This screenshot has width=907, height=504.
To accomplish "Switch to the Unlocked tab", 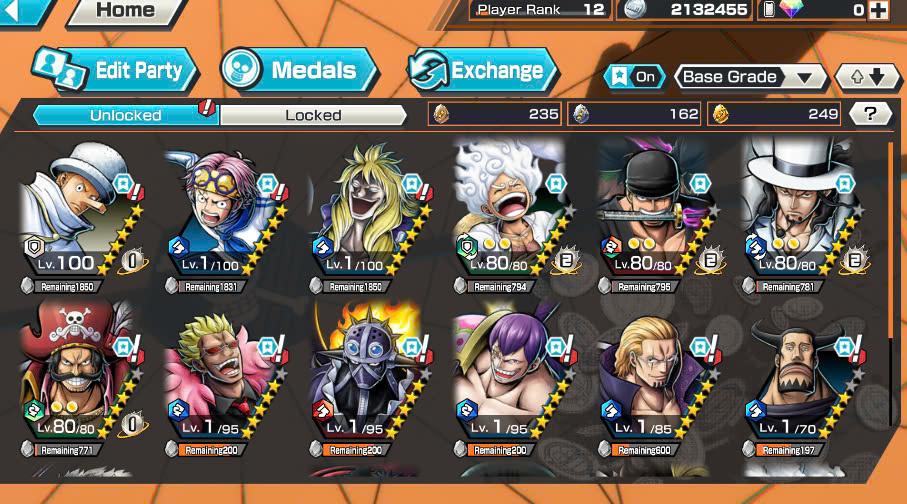I will [x=126, y=114].
